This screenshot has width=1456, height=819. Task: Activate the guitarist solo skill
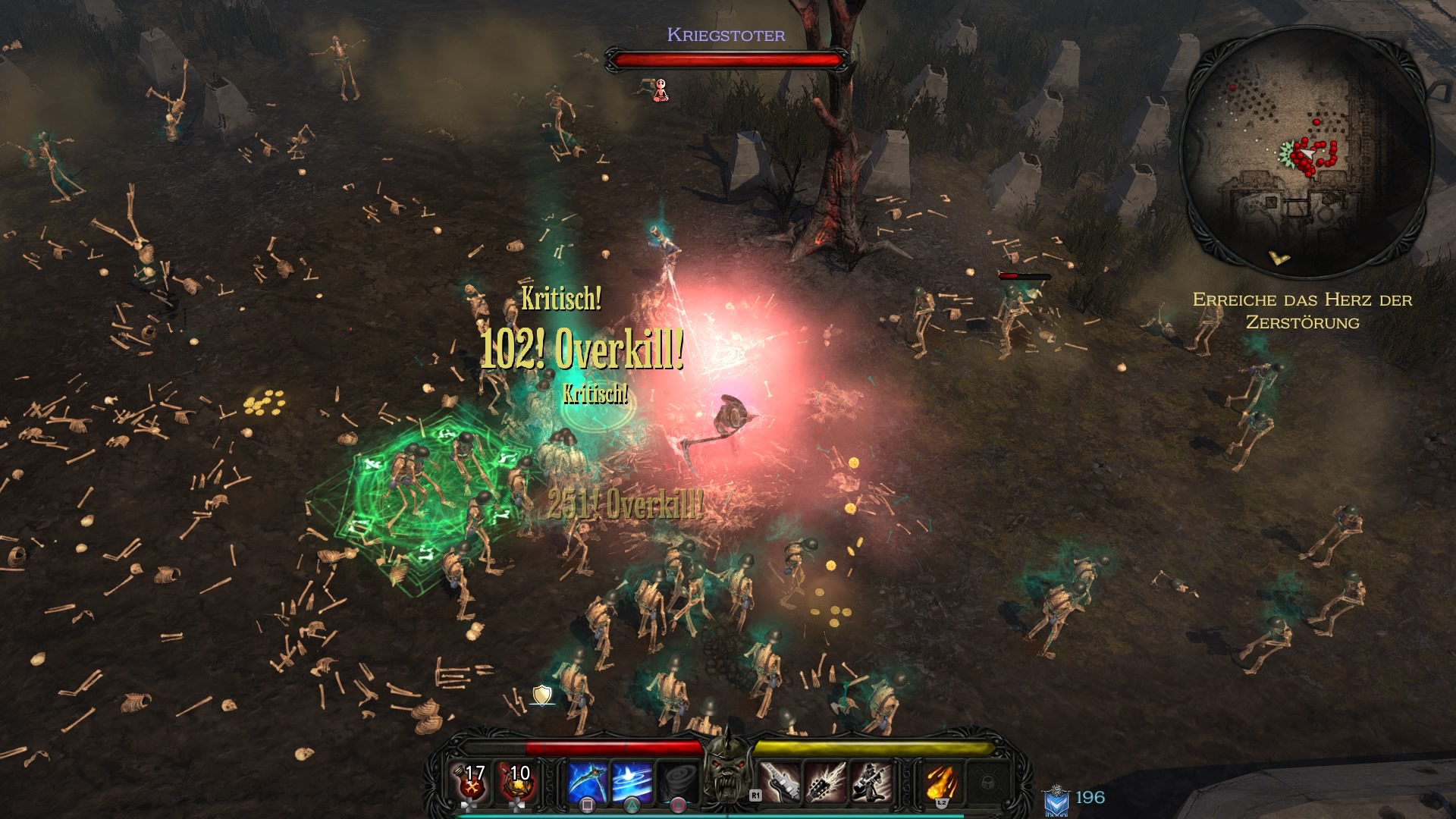coord(870,782)
